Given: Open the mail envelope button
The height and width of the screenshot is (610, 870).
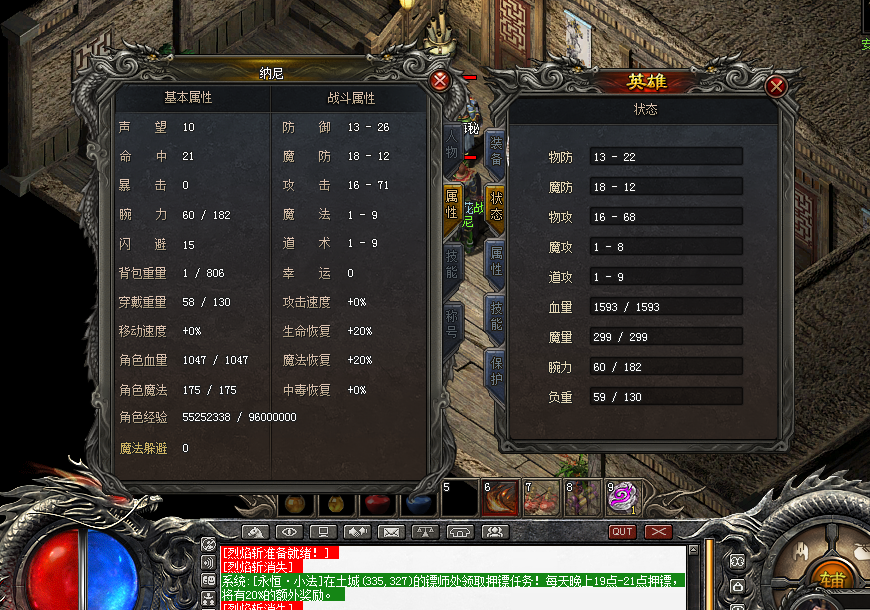Looking at the screenshot, I should 392,532.
